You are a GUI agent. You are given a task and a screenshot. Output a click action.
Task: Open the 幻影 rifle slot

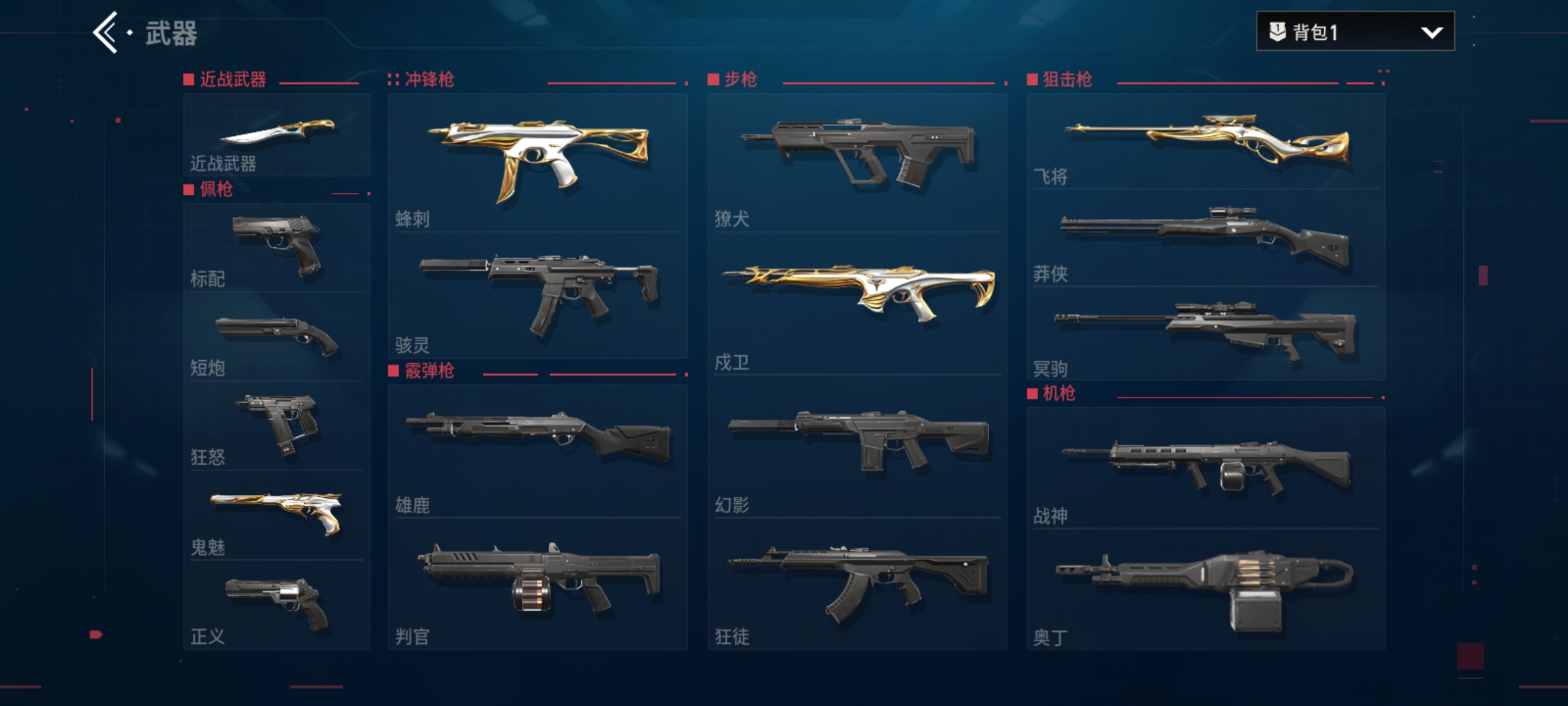coord(857,446)
